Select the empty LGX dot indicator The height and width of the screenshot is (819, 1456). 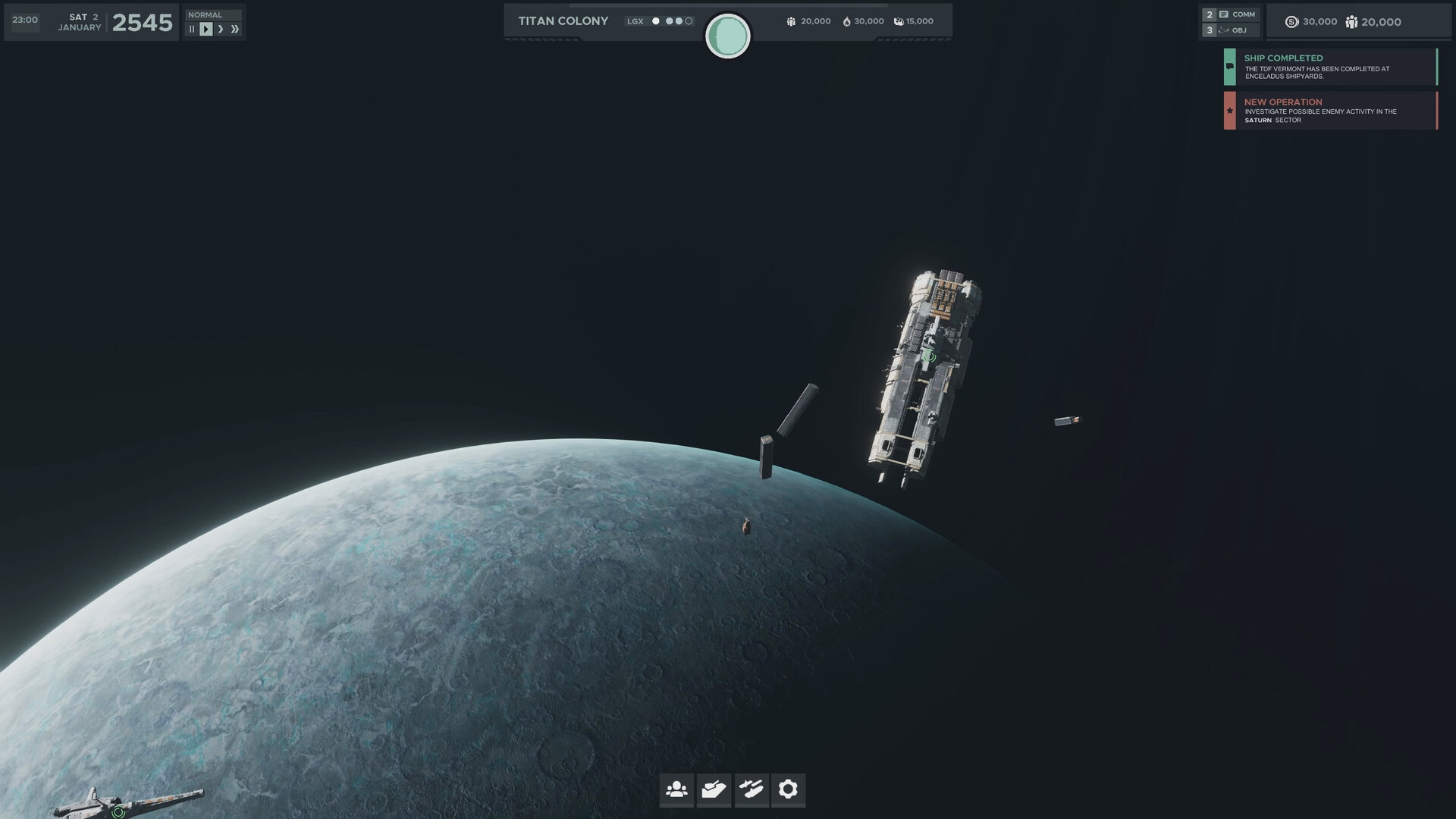(689, 20)
